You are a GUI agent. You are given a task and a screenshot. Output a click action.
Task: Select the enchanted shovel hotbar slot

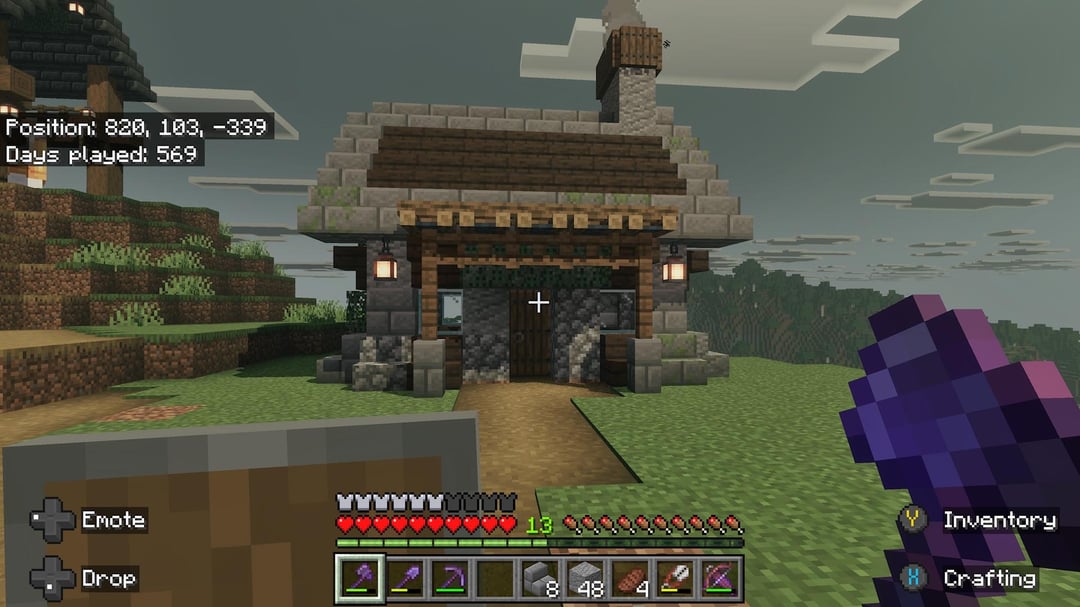click(x=404, y=579)
